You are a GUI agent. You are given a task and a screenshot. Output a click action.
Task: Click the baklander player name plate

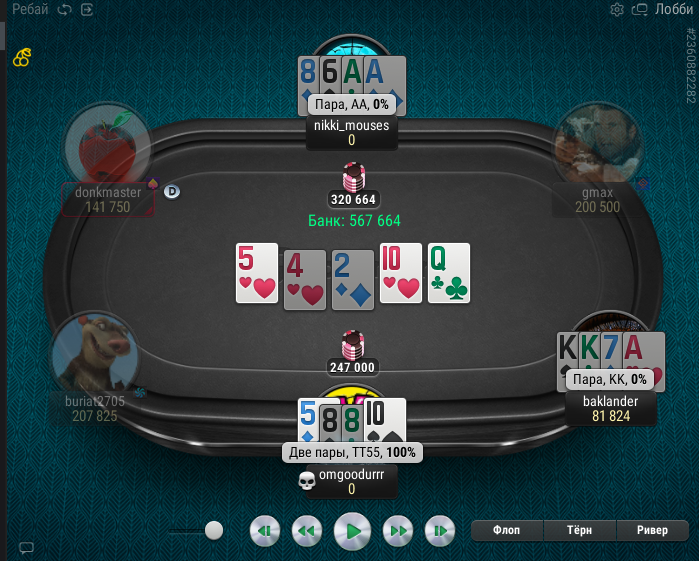point(610,408)
